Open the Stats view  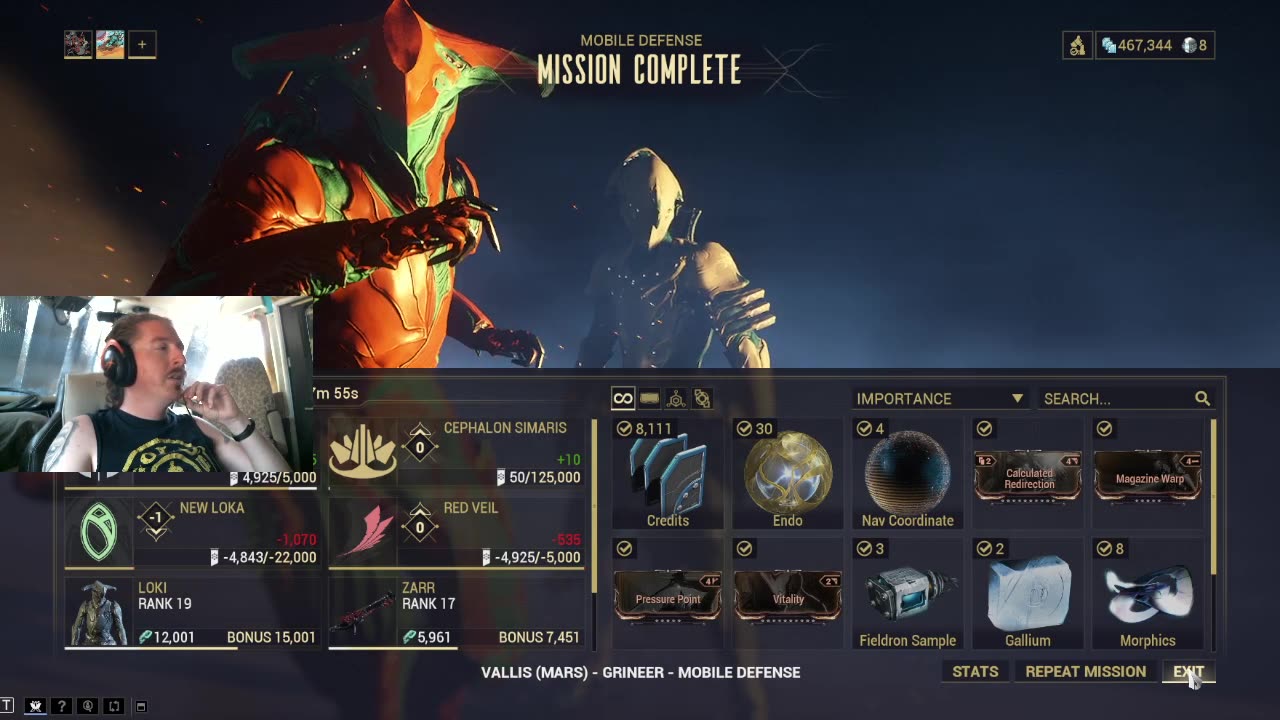coord(975,672)
